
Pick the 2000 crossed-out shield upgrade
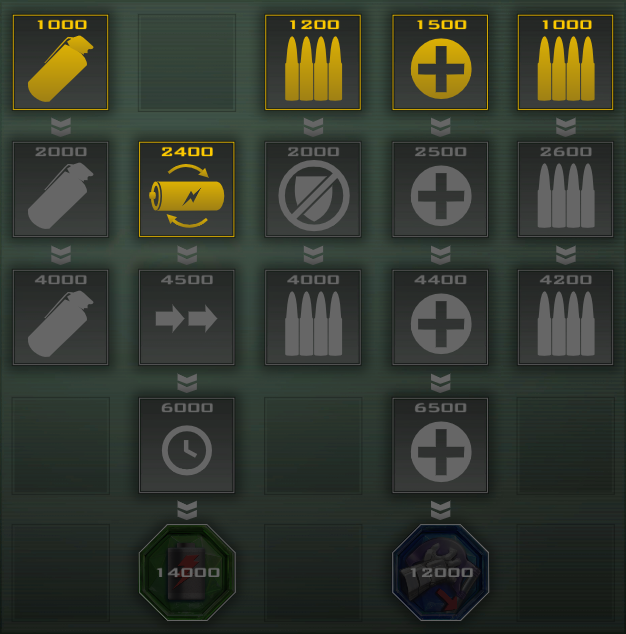[x=313, y=189]
